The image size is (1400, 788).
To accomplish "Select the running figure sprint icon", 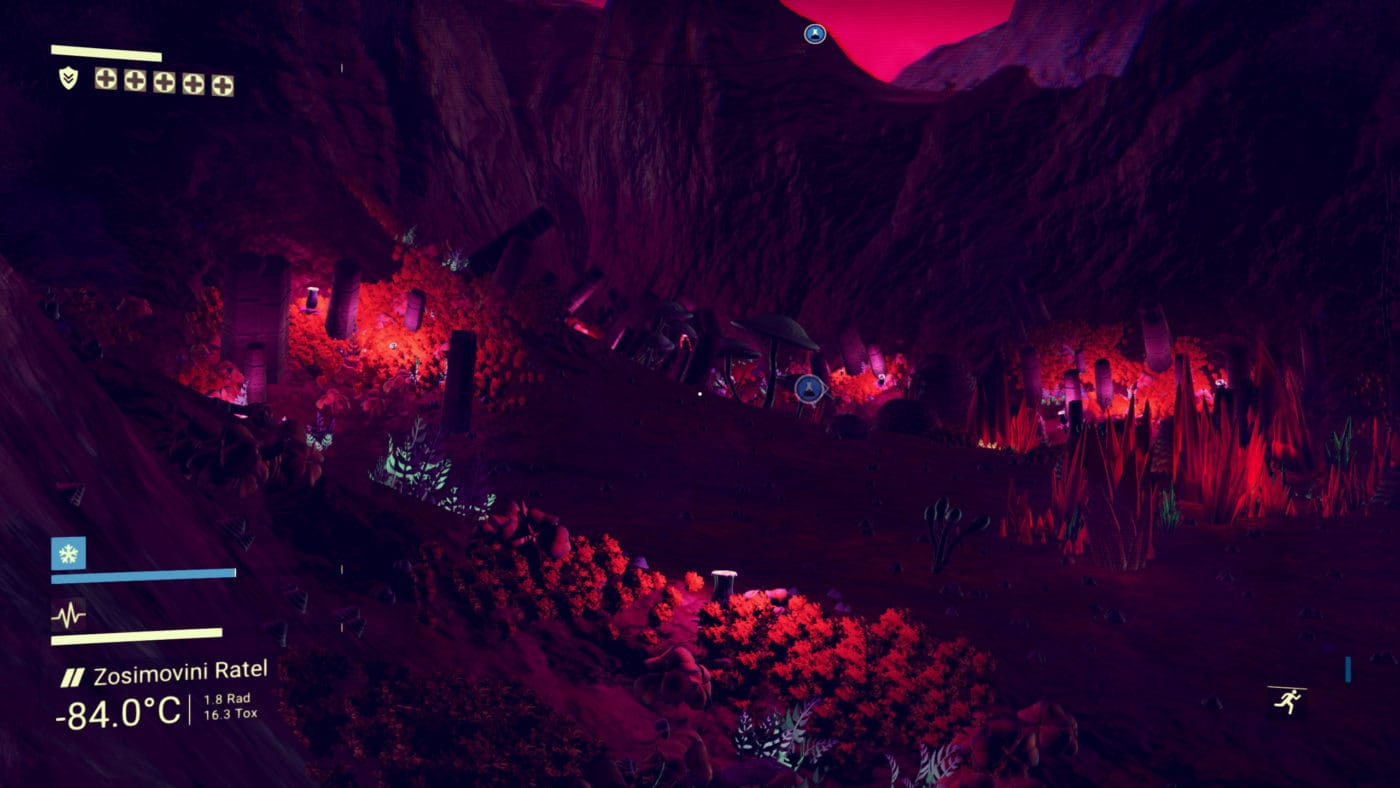I will [1287, 700].
